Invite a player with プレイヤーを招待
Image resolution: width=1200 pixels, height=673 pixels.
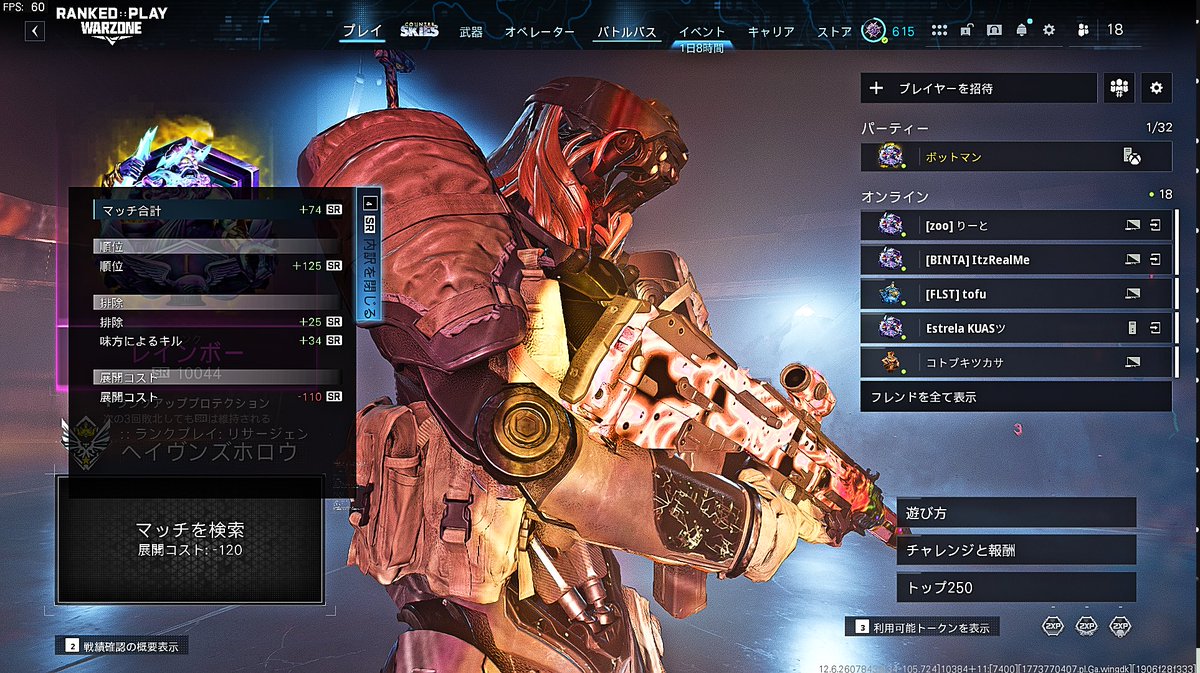pyautogui.click(x=978, y=88)
